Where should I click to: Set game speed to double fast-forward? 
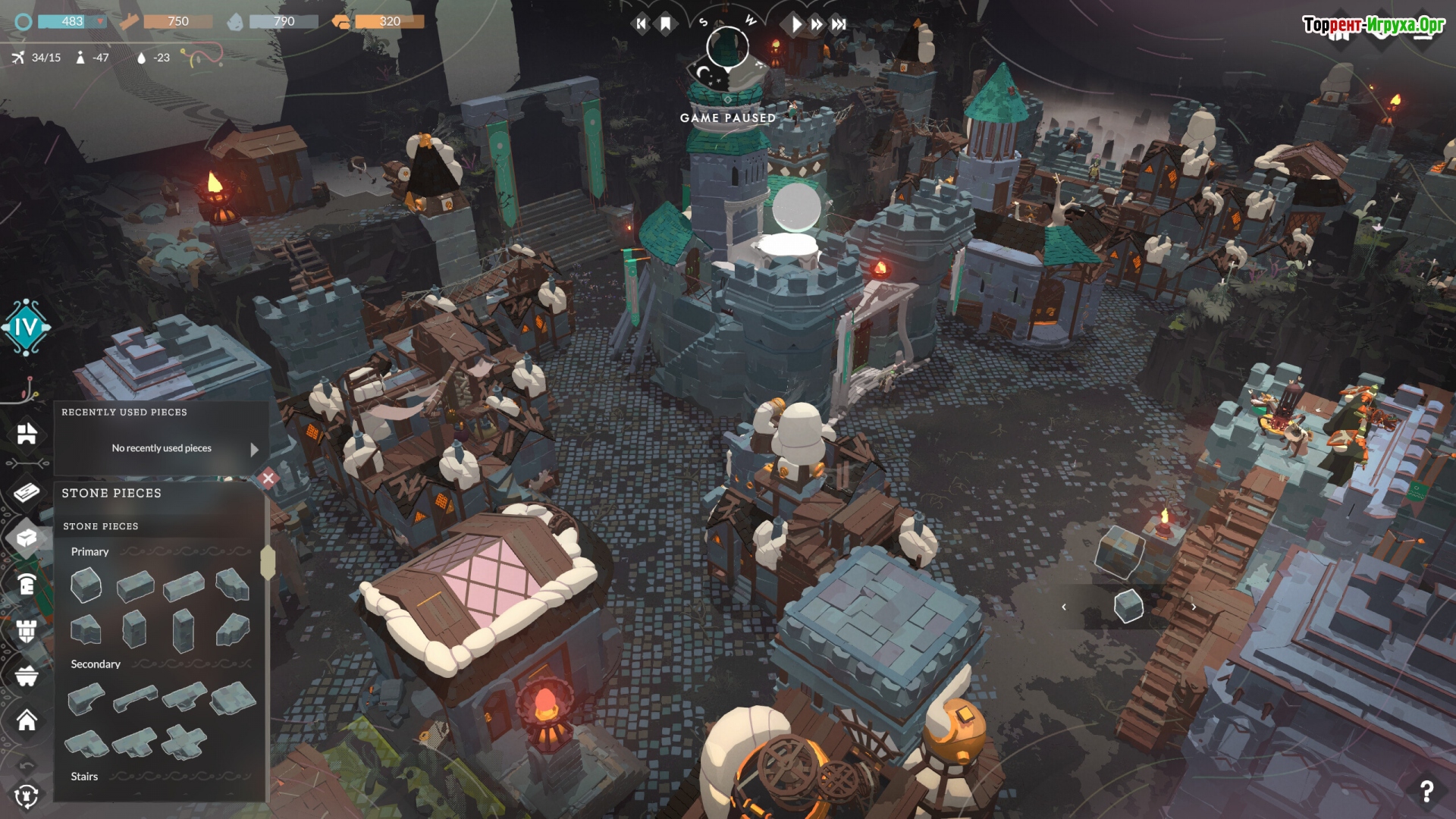coord(817,24)
